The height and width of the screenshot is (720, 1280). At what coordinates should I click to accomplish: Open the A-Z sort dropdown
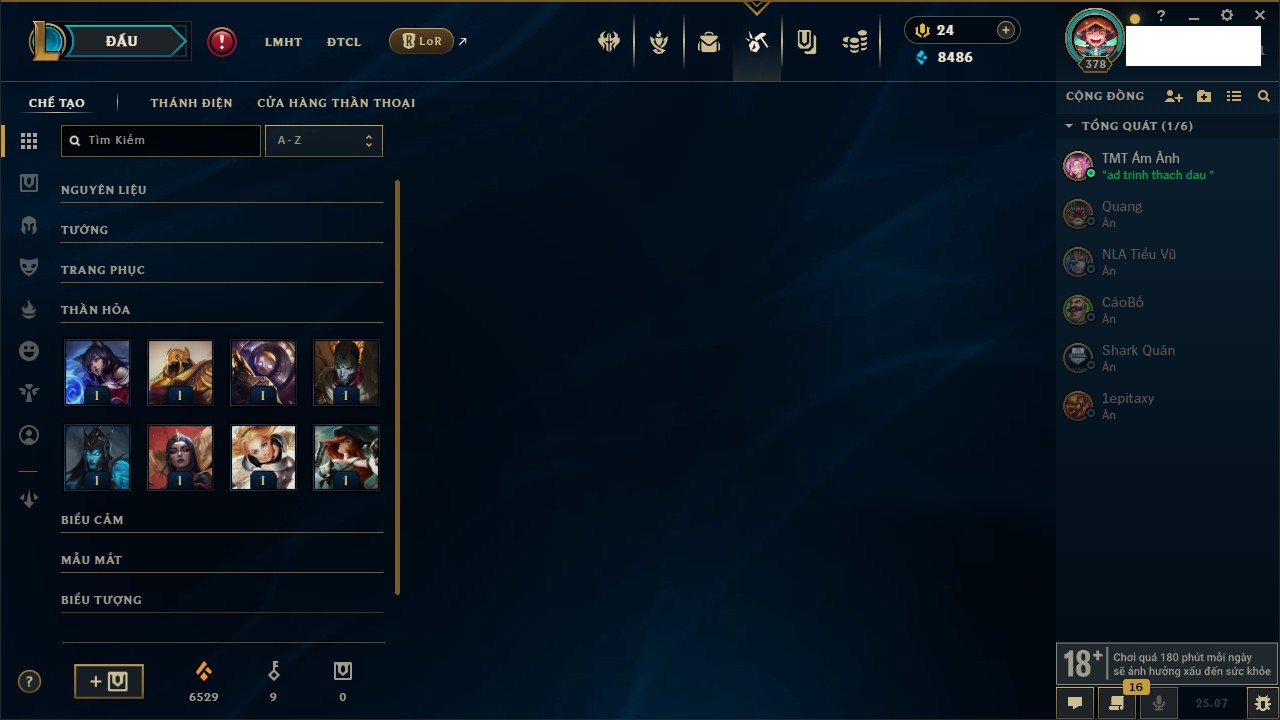click(x=323, y=141)
